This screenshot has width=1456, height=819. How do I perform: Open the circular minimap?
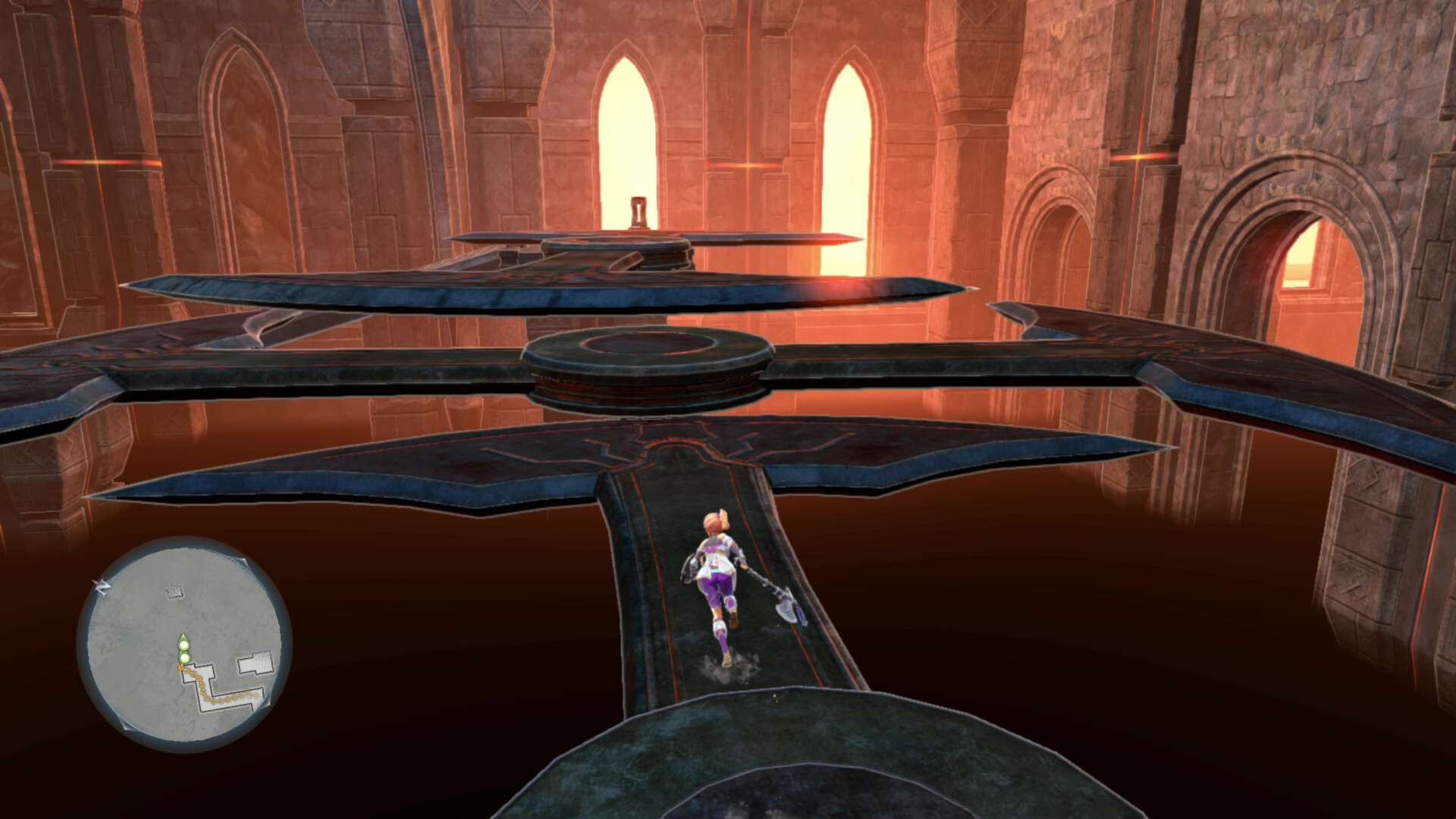tap(184, 645)
